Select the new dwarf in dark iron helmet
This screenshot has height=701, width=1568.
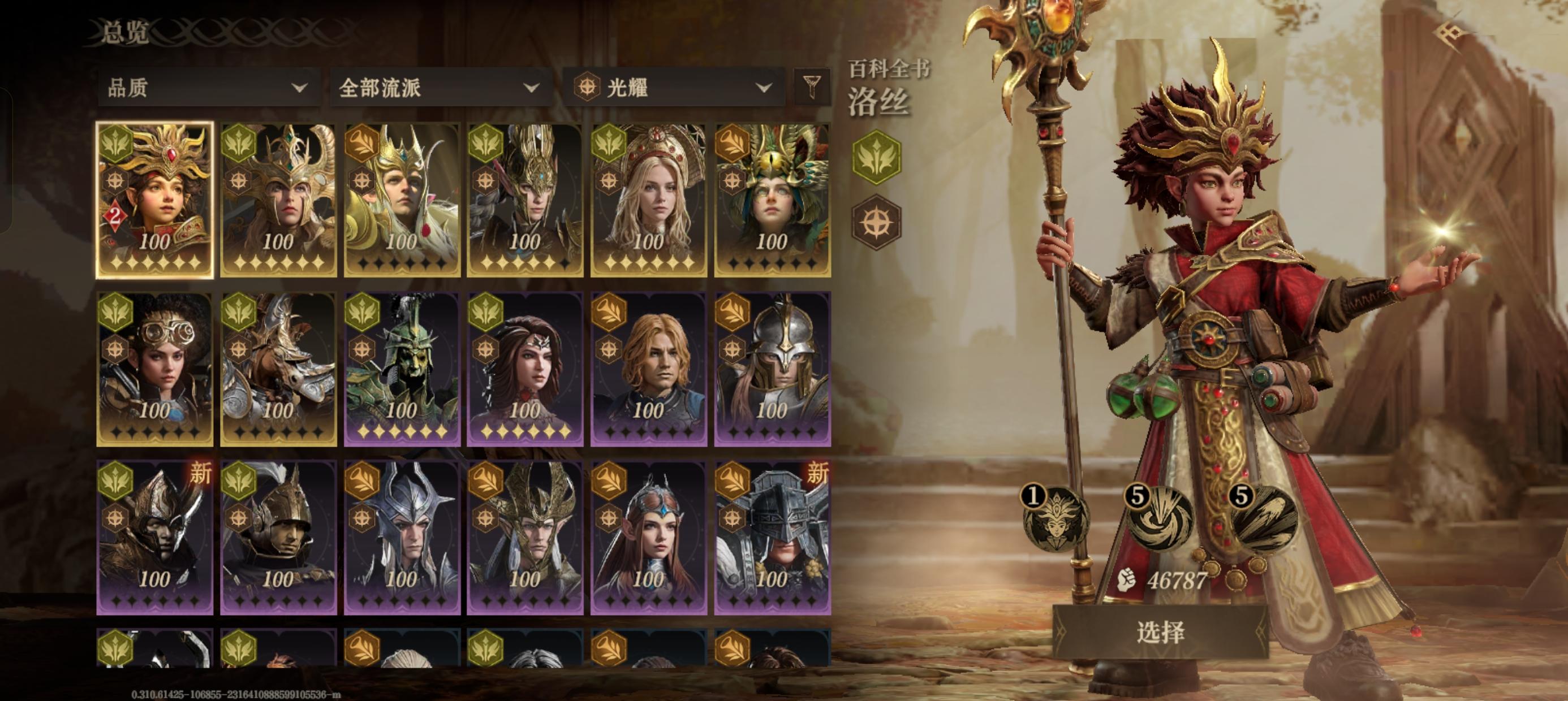point(772,537)
